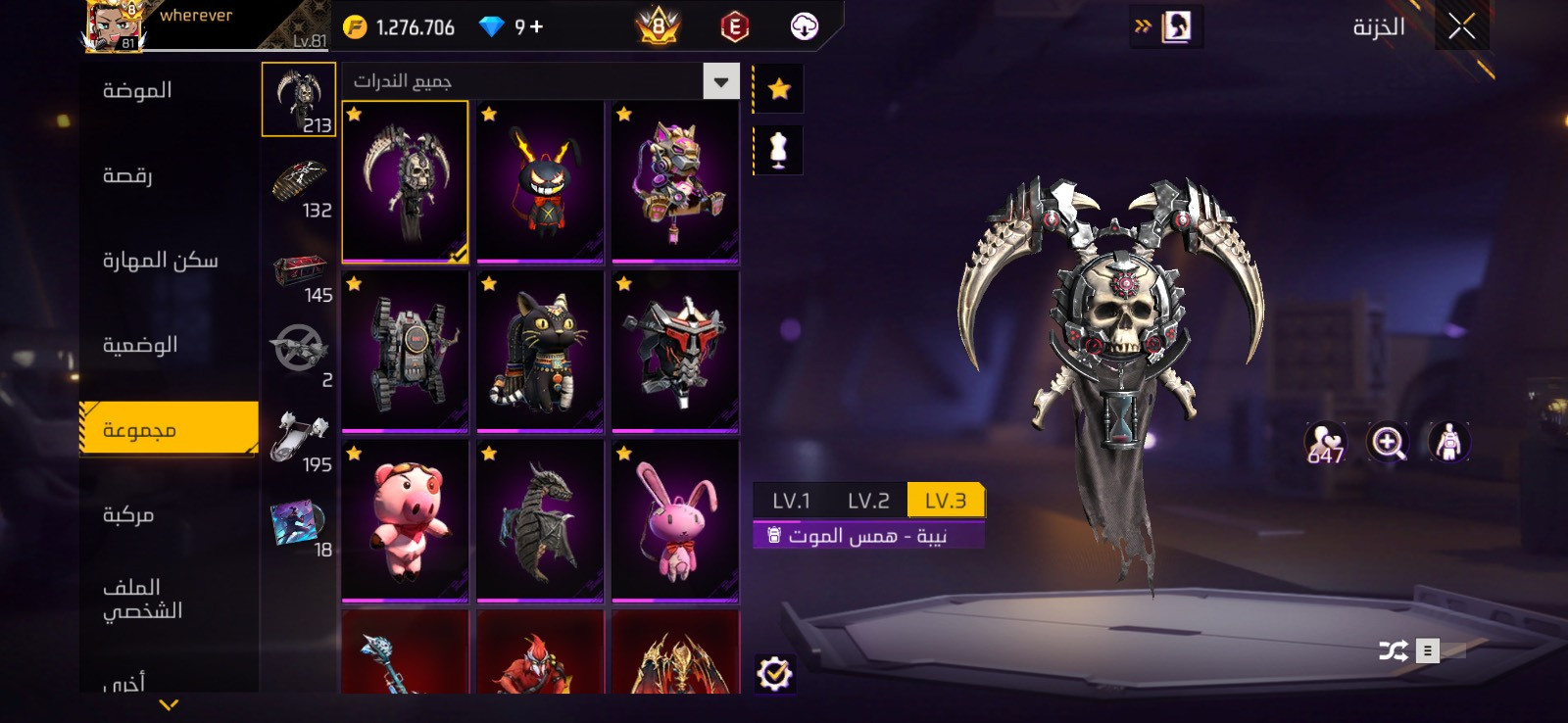Viewport: 1568px width, 723px height.
Task: Select LV.1 skin level
Action: [x=791, y=501]
